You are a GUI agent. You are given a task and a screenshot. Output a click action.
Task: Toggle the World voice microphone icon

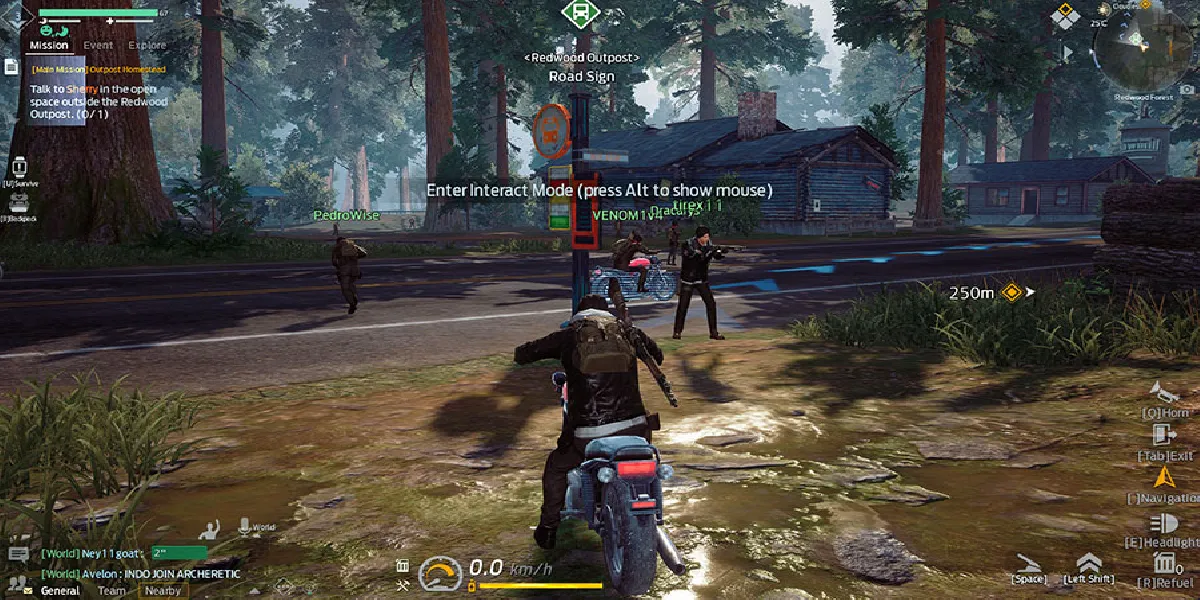click(243, 525)
